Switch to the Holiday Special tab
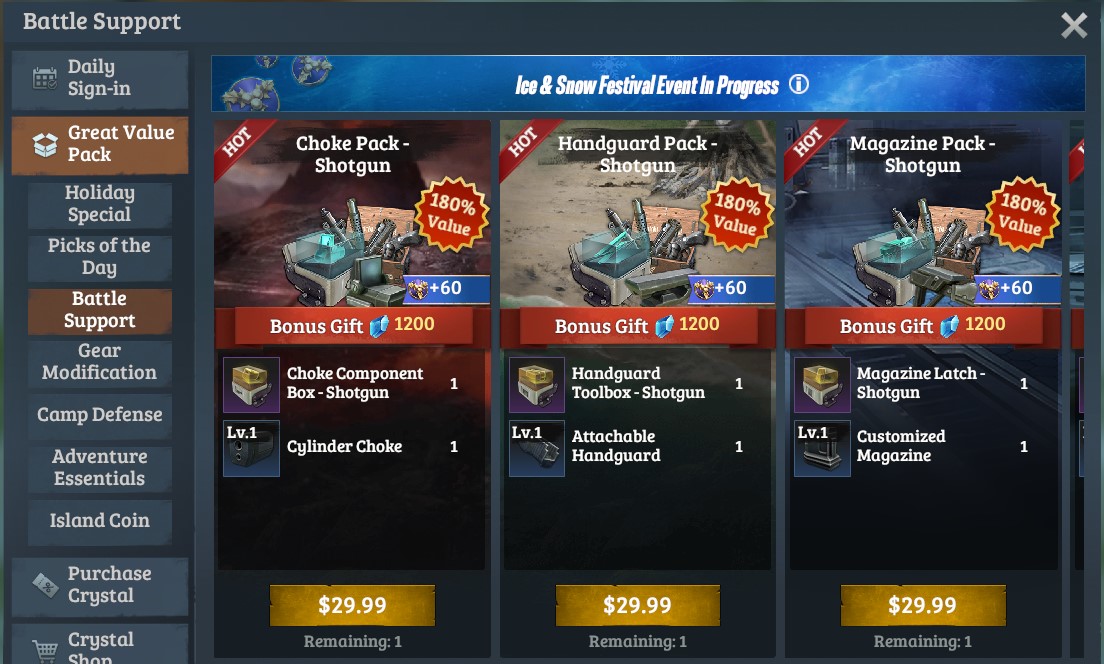This screenshot has width=1104, height=664. pyautogui.click(x=99, y=204)
